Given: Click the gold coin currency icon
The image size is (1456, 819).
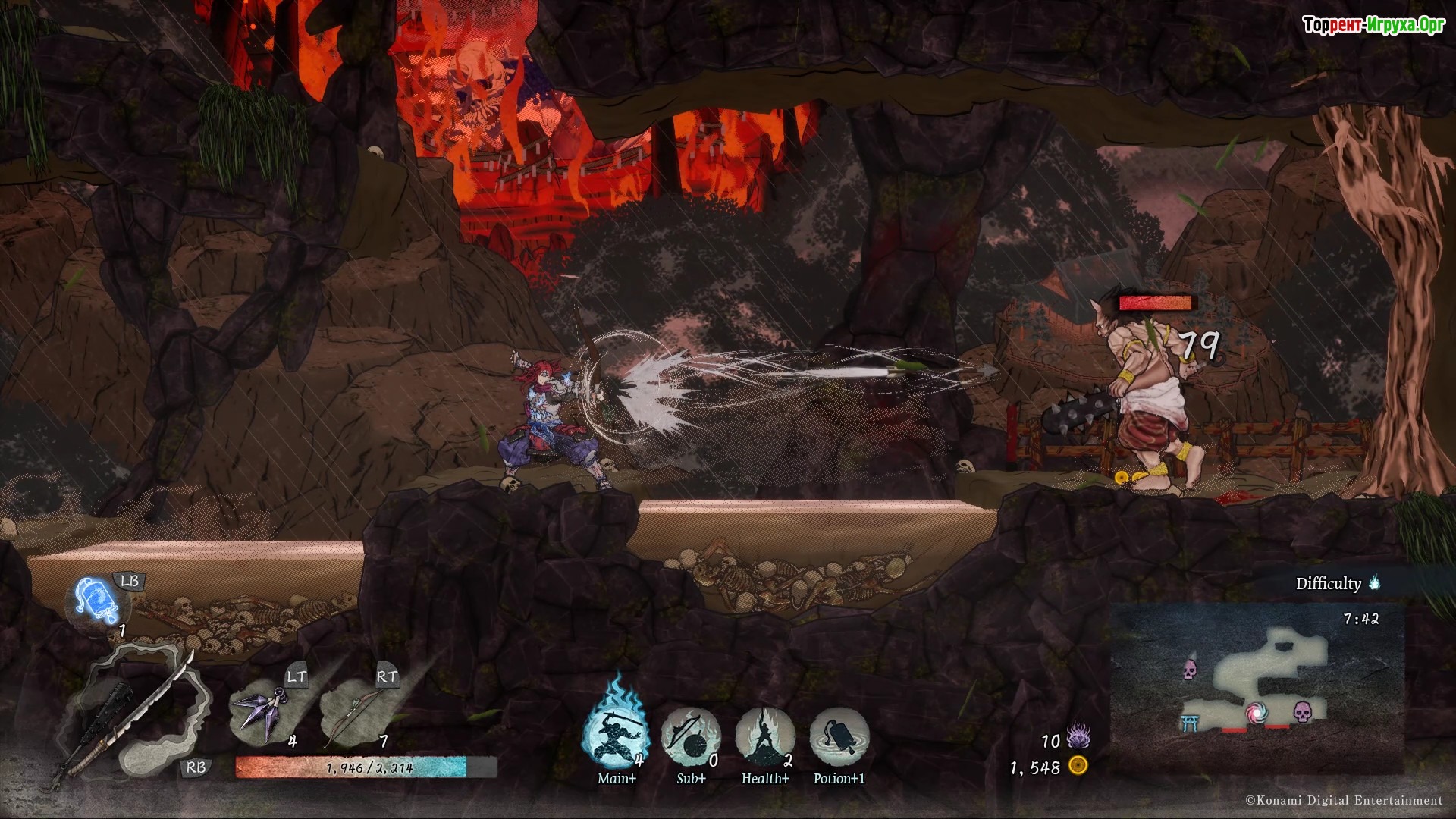Looking at the screenshot, I should click(x=1078, y=766).
